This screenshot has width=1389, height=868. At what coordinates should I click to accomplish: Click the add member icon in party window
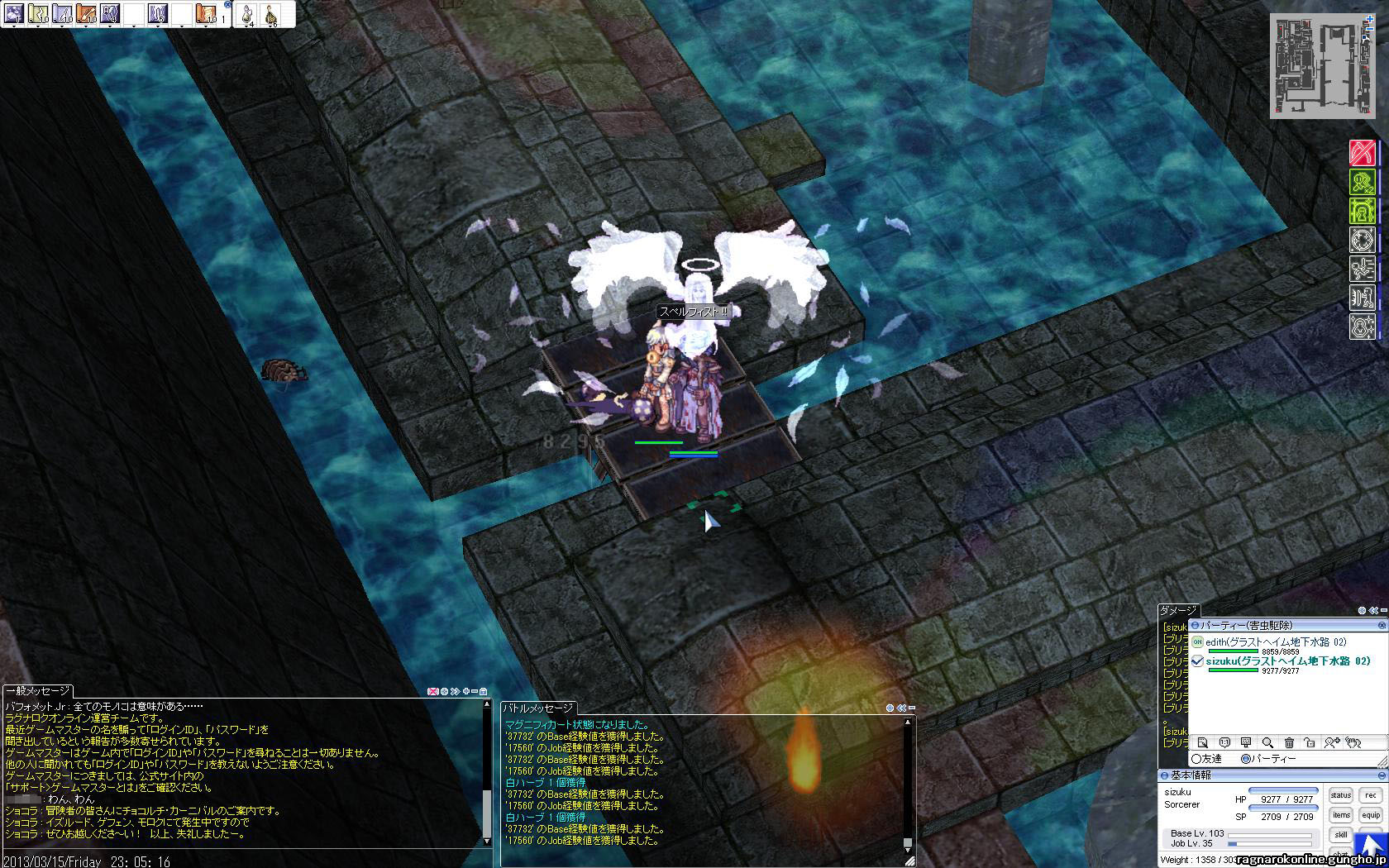tap(1331, 742)
